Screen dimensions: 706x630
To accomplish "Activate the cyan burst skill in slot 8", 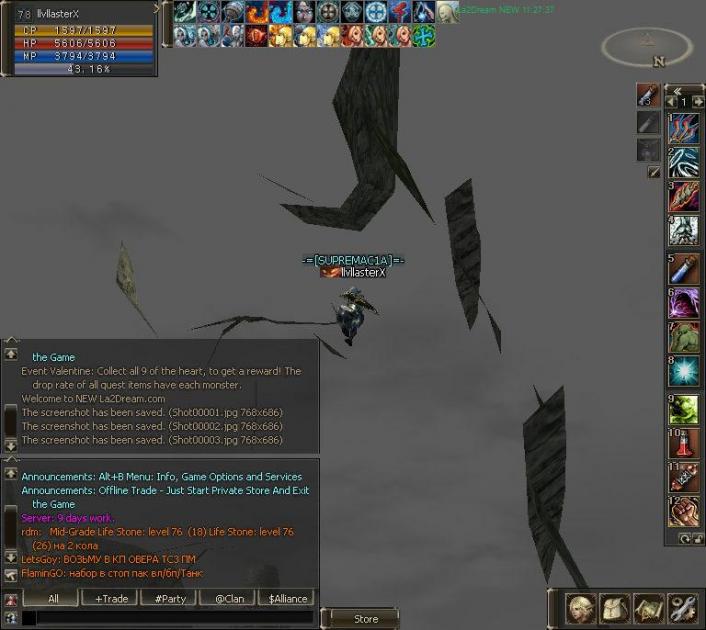I will click(x=683, y=371).
